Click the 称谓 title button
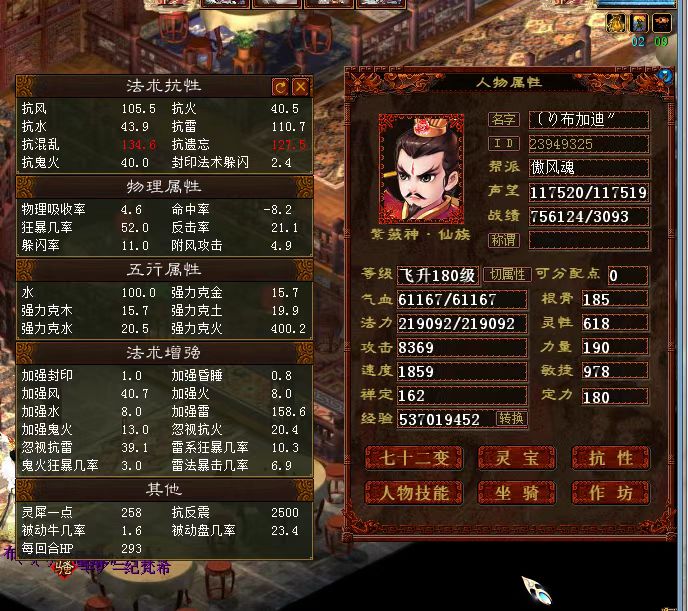Viewport: 688px width, 611px height. 503,240
